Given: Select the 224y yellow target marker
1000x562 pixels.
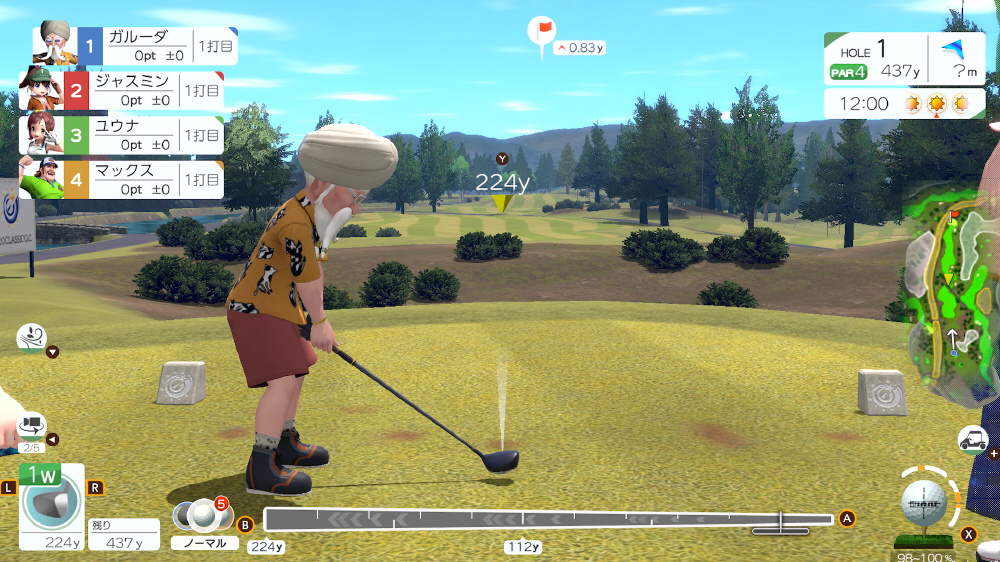Looking at the screenshot, I should (x=501, y=202).
